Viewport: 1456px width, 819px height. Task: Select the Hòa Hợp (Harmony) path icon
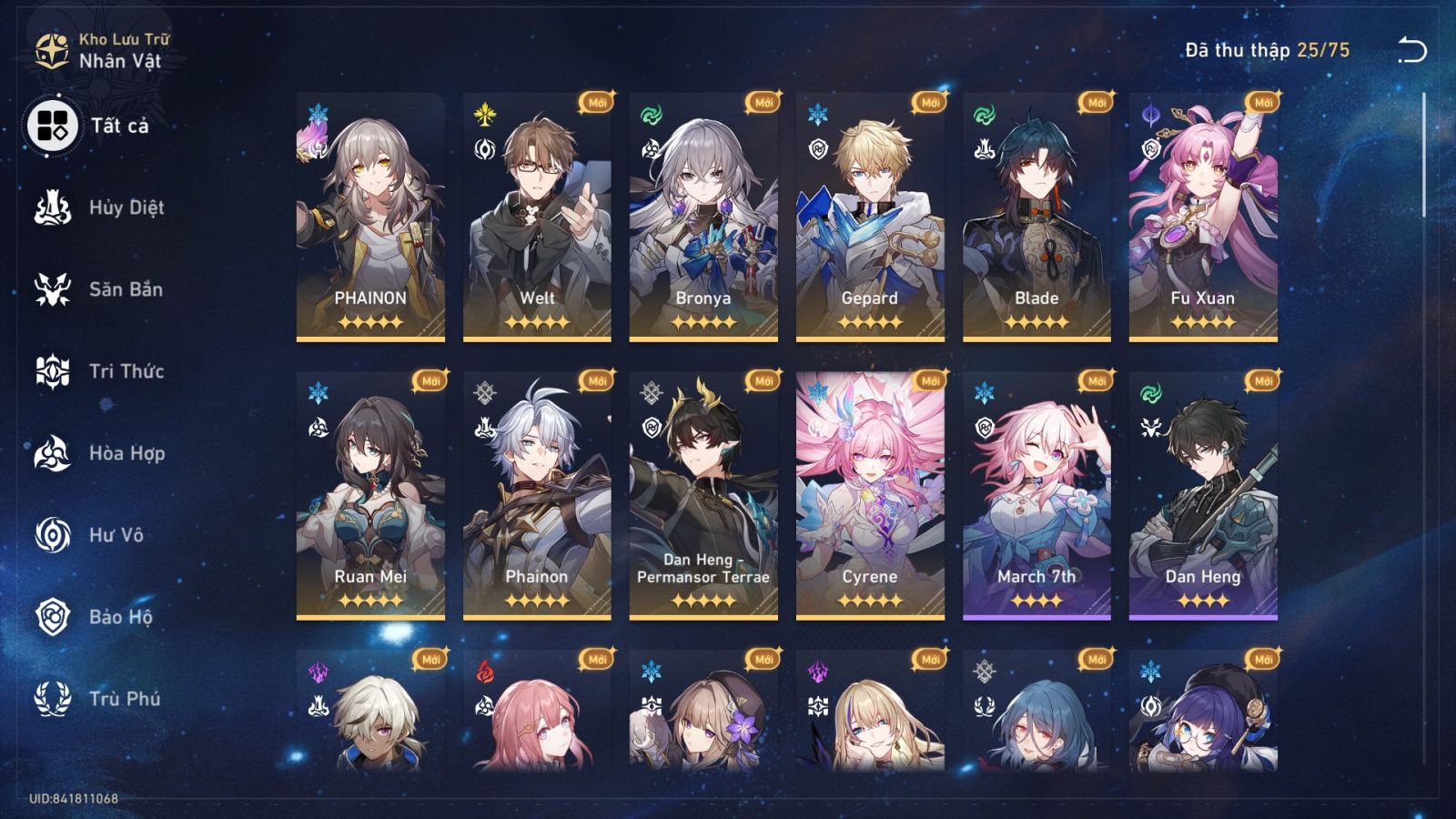point(53,453)
